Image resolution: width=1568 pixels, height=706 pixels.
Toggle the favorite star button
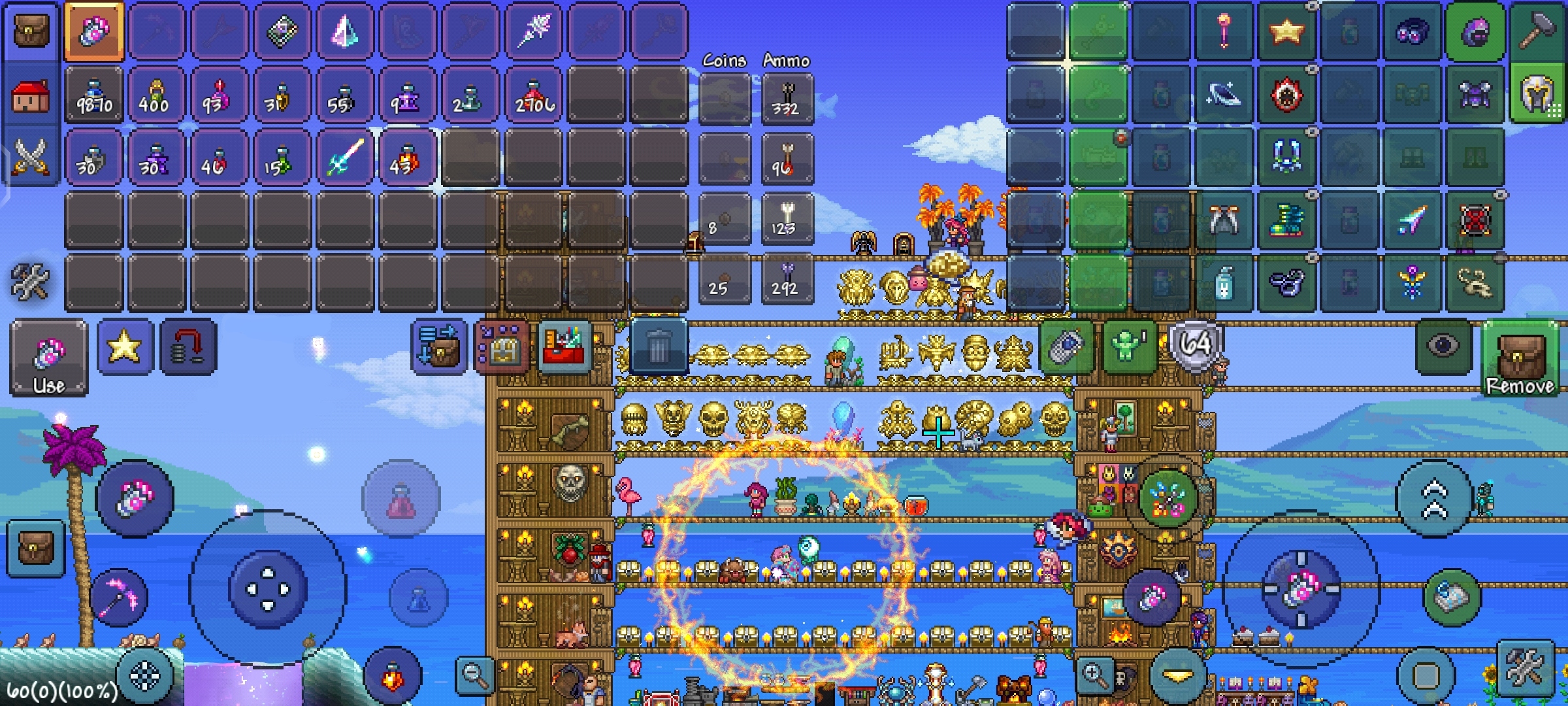pos(124,346)
